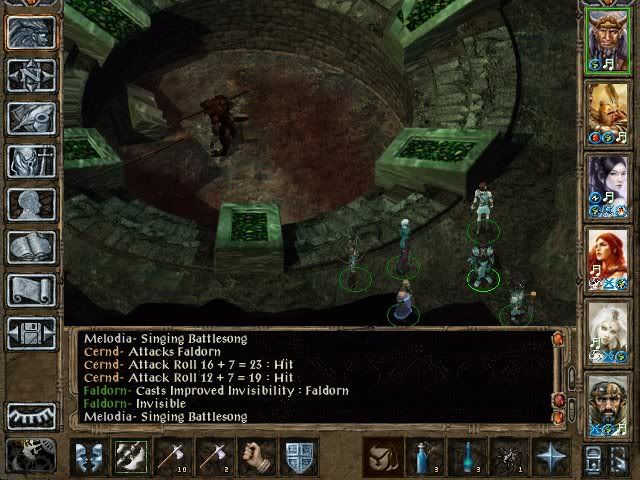Screen dimensions: 640x480
Task: Activate the shield guard action
Action: [x=300, y=456]
